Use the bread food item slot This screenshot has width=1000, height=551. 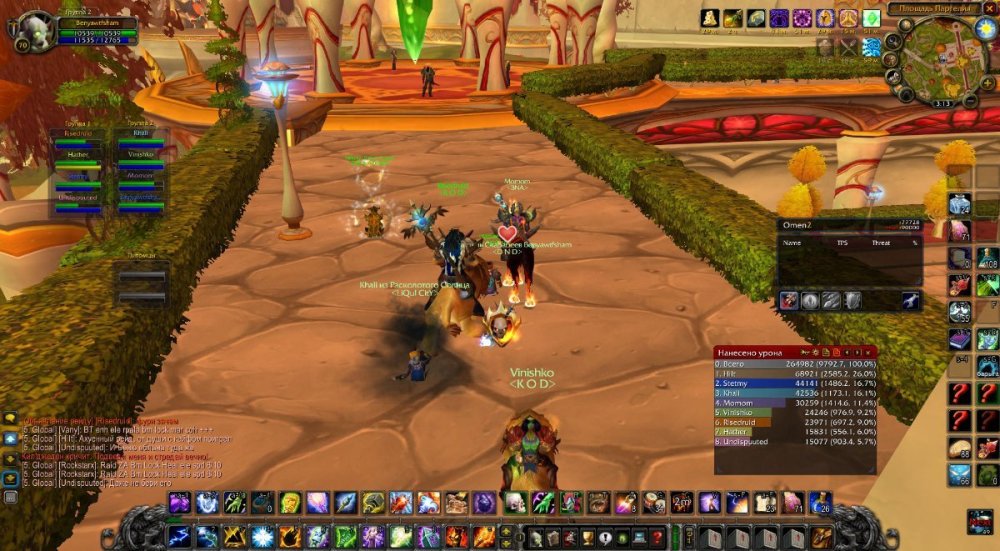click(x=959, y=449)
